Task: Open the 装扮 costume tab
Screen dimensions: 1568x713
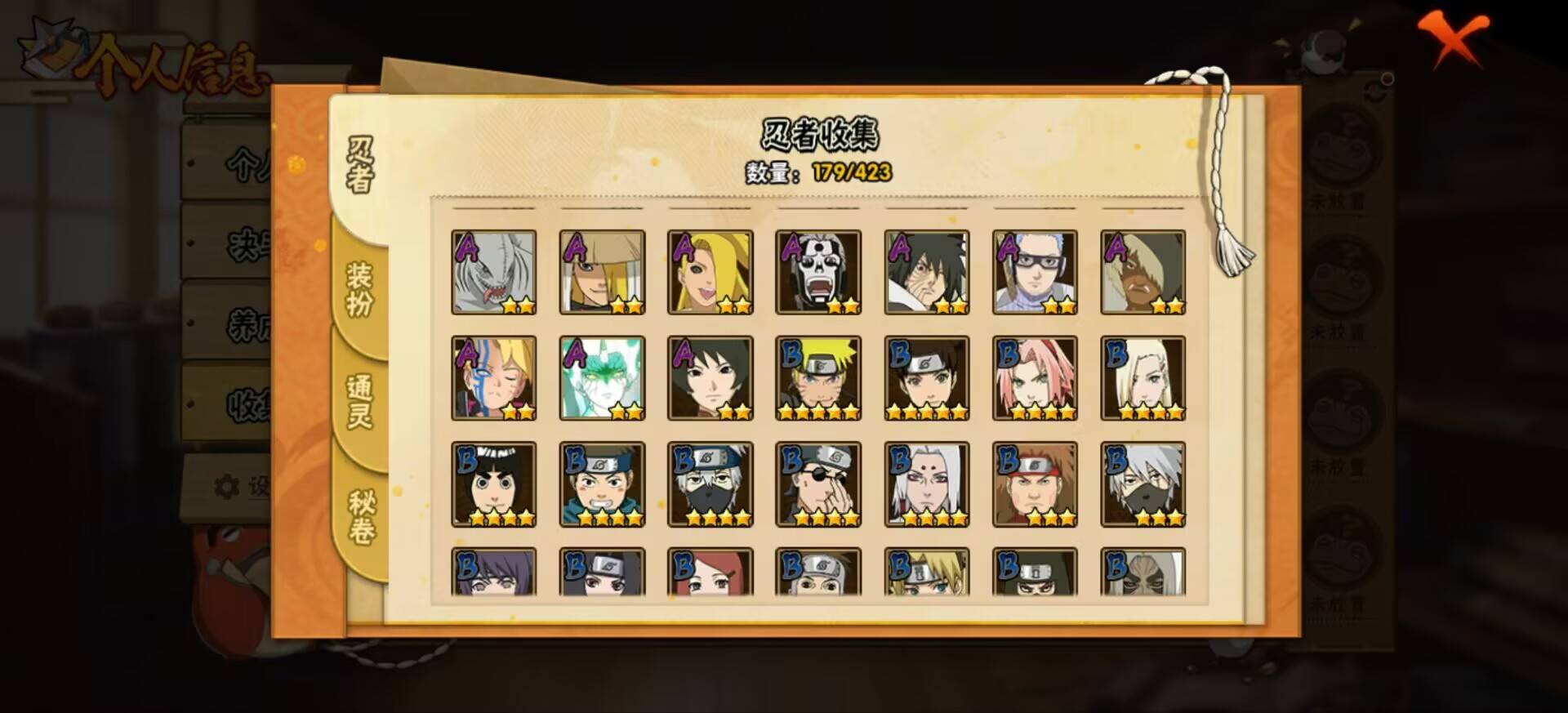Action: [360, 289]
